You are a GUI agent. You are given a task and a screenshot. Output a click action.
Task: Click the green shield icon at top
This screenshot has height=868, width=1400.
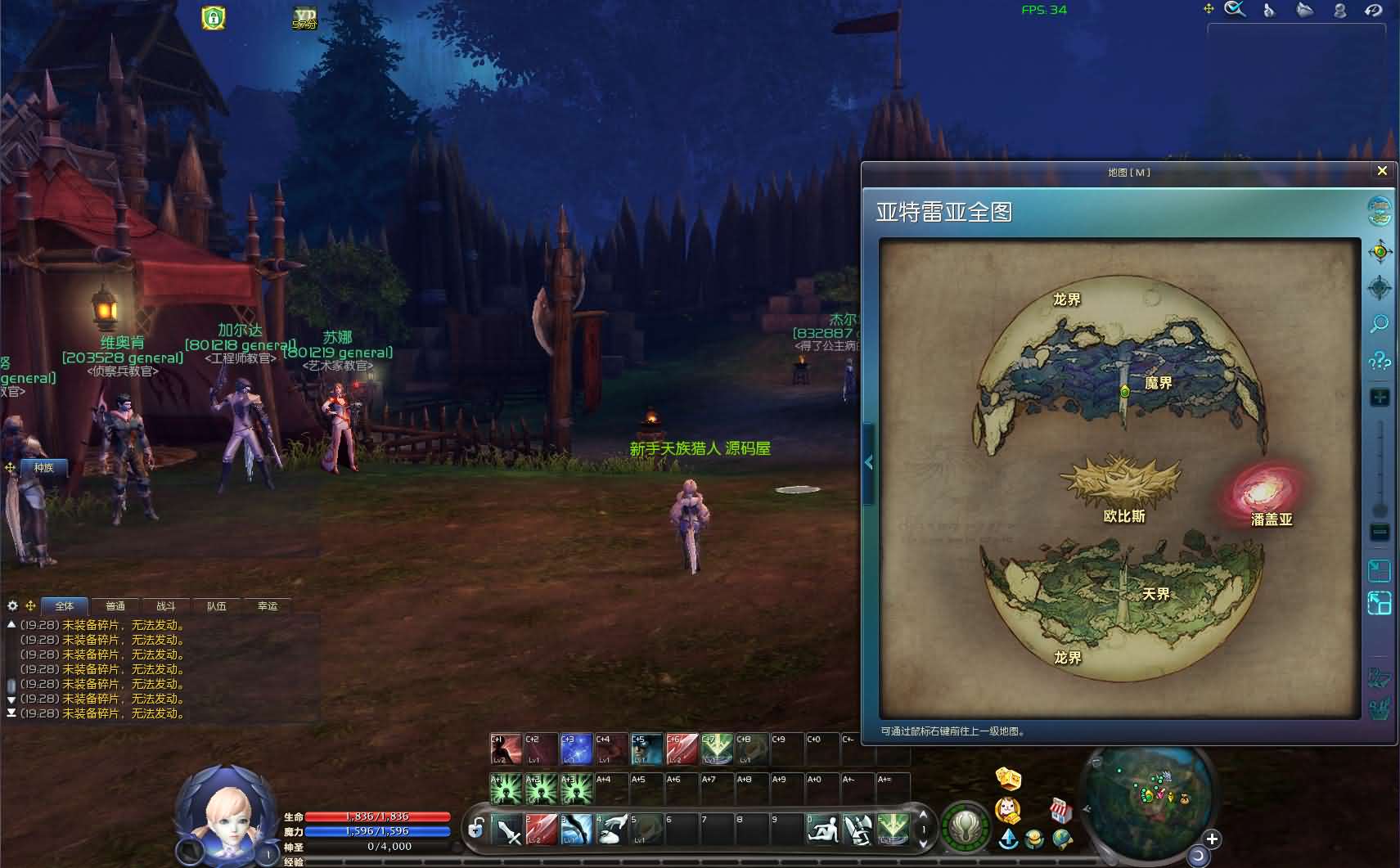click(x=214, y=17)
